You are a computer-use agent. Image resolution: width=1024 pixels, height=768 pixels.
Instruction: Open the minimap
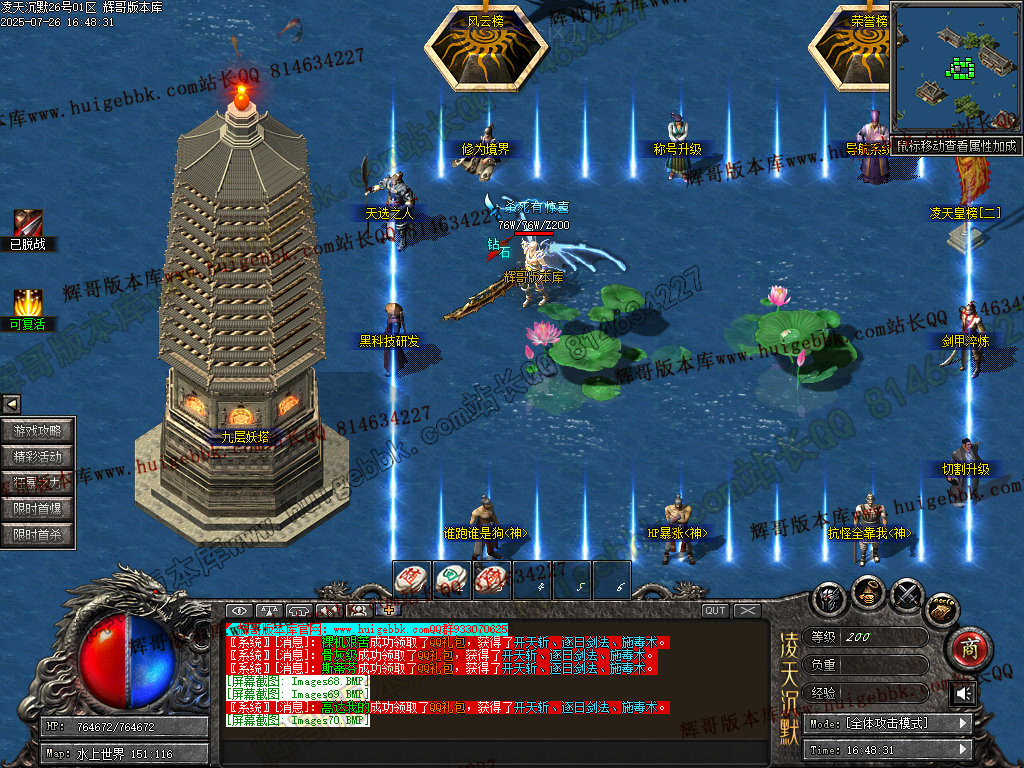pyautogui.click(x=956, y=69)
